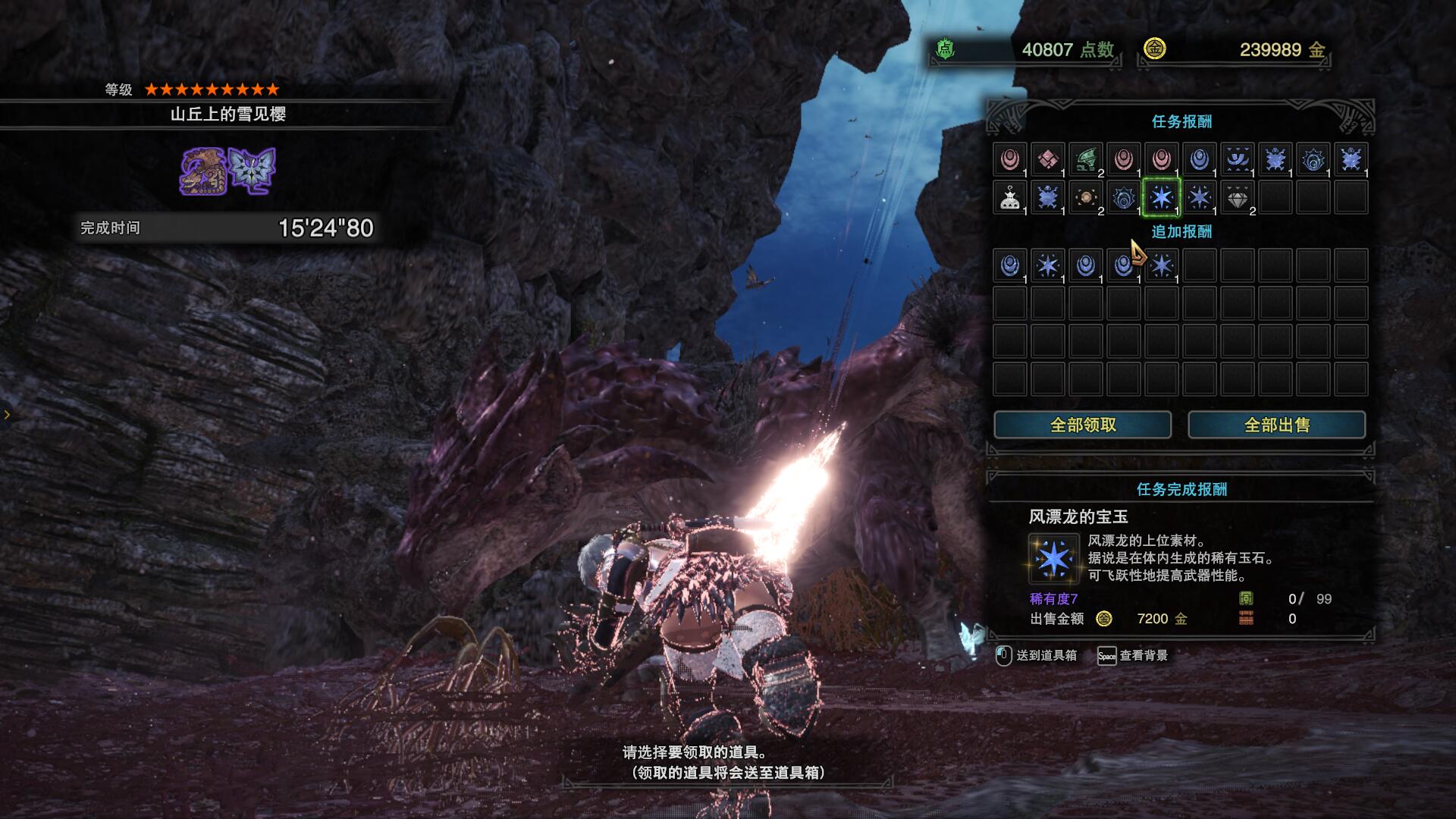Pick the green wing-shaped reward item

[x=1085, y=160]
